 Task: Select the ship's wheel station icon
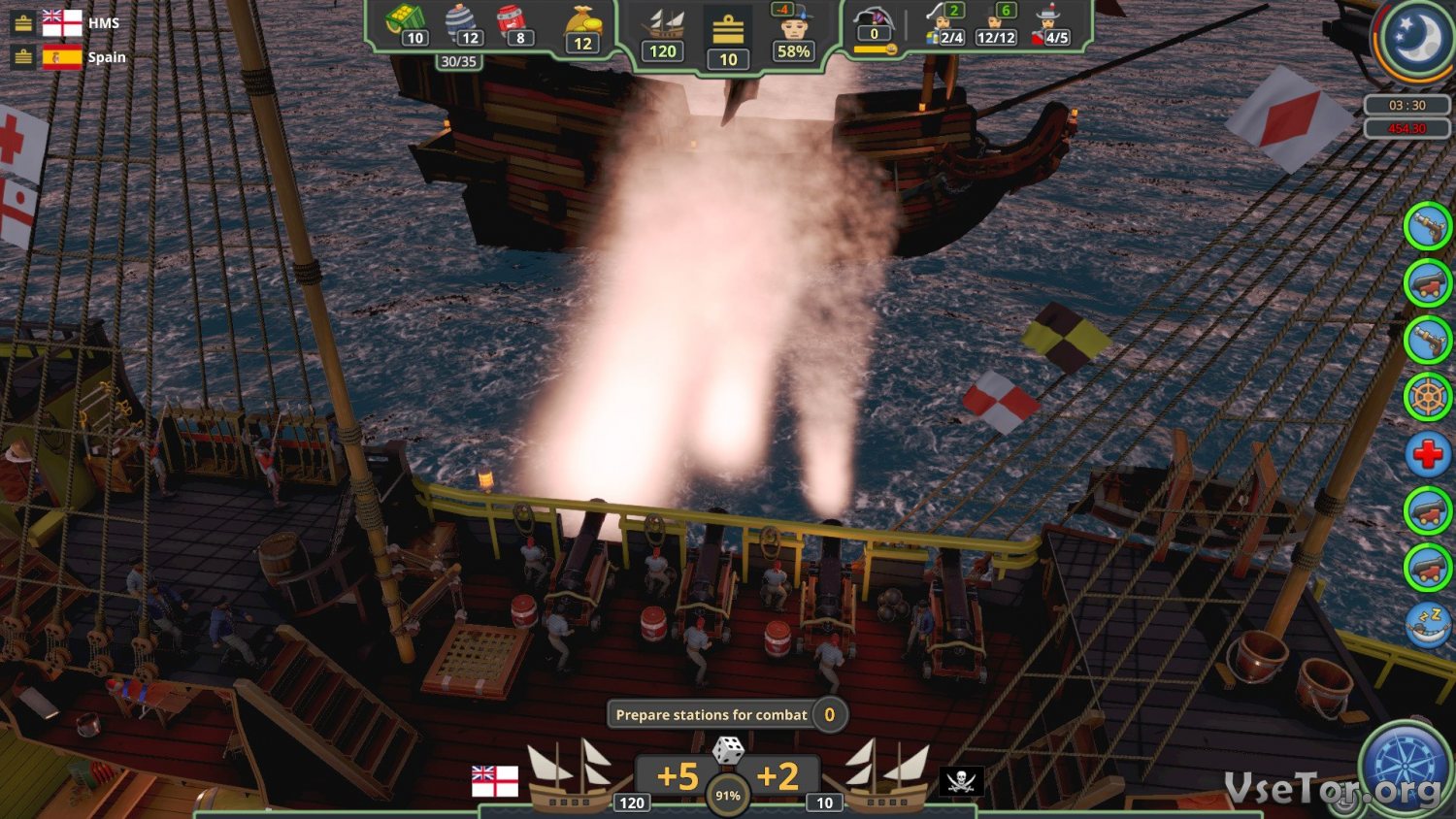[x=1428, y=397]
